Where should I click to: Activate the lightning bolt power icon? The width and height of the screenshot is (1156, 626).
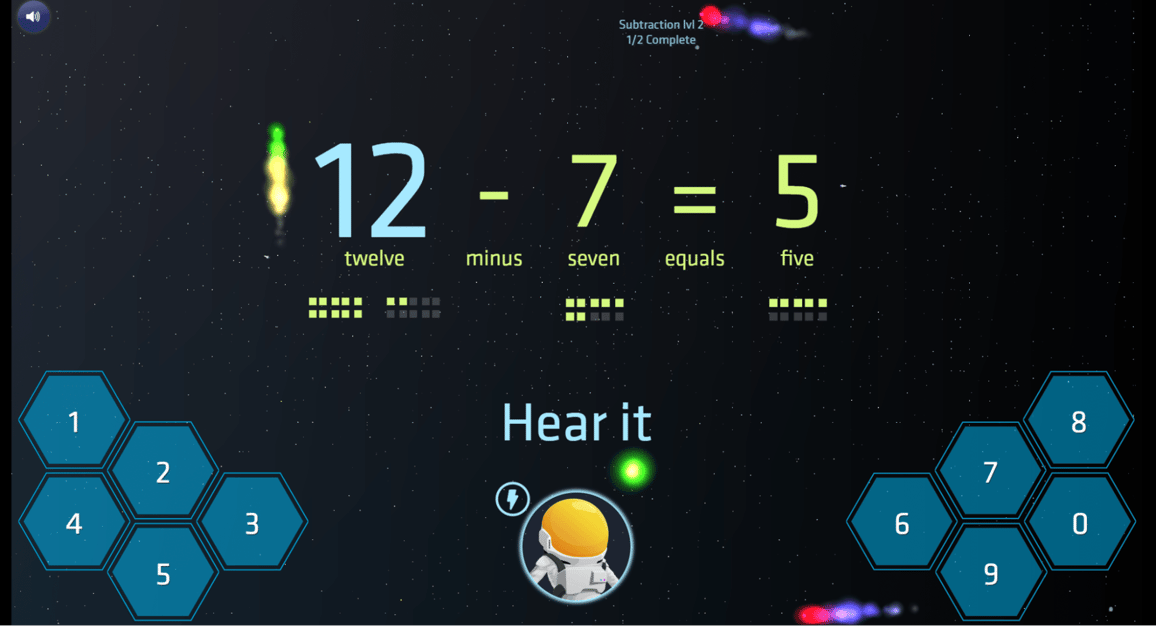tap(513, 498)
